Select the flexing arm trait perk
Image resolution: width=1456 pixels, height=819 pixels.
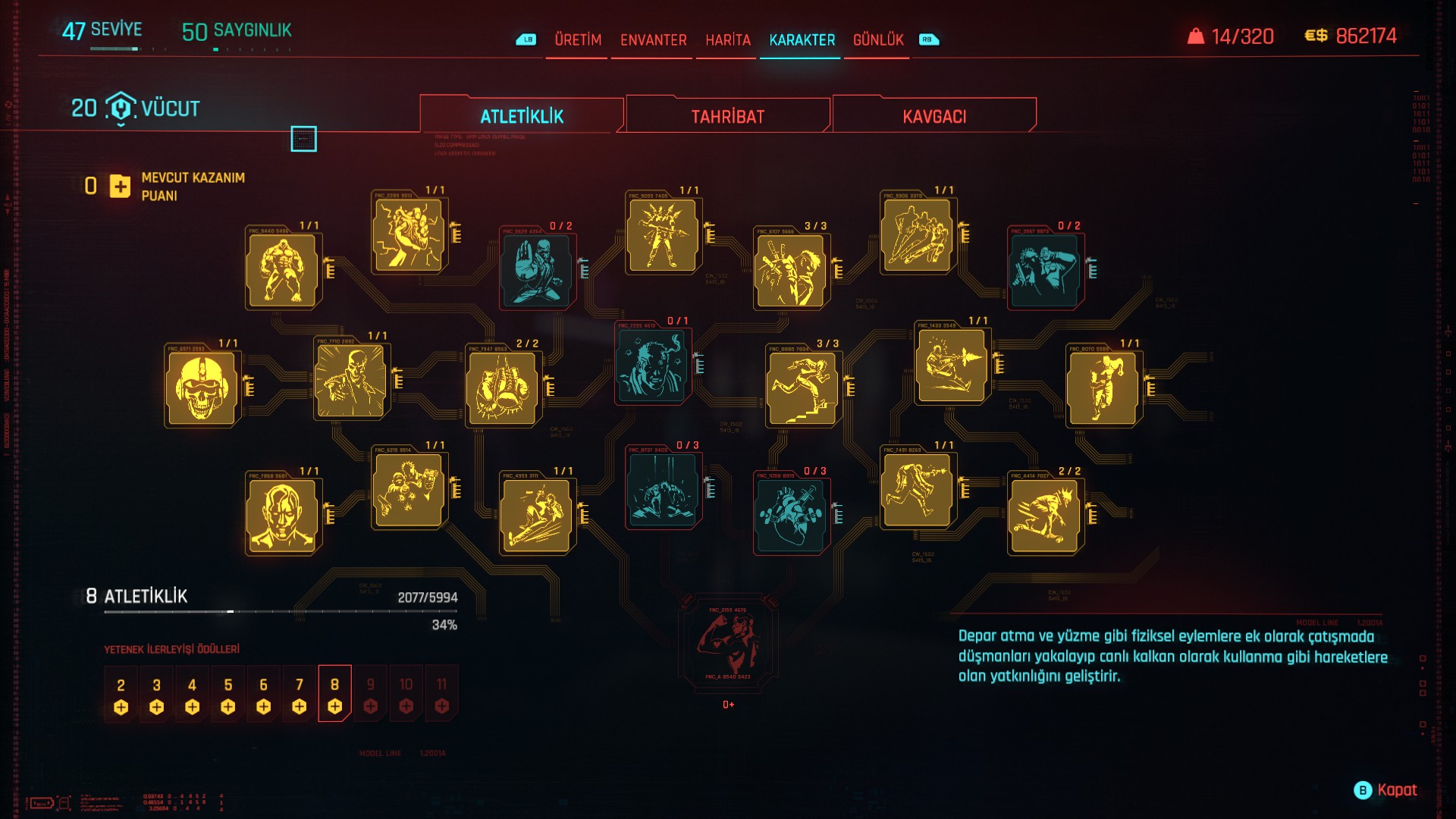coord(727,643)
